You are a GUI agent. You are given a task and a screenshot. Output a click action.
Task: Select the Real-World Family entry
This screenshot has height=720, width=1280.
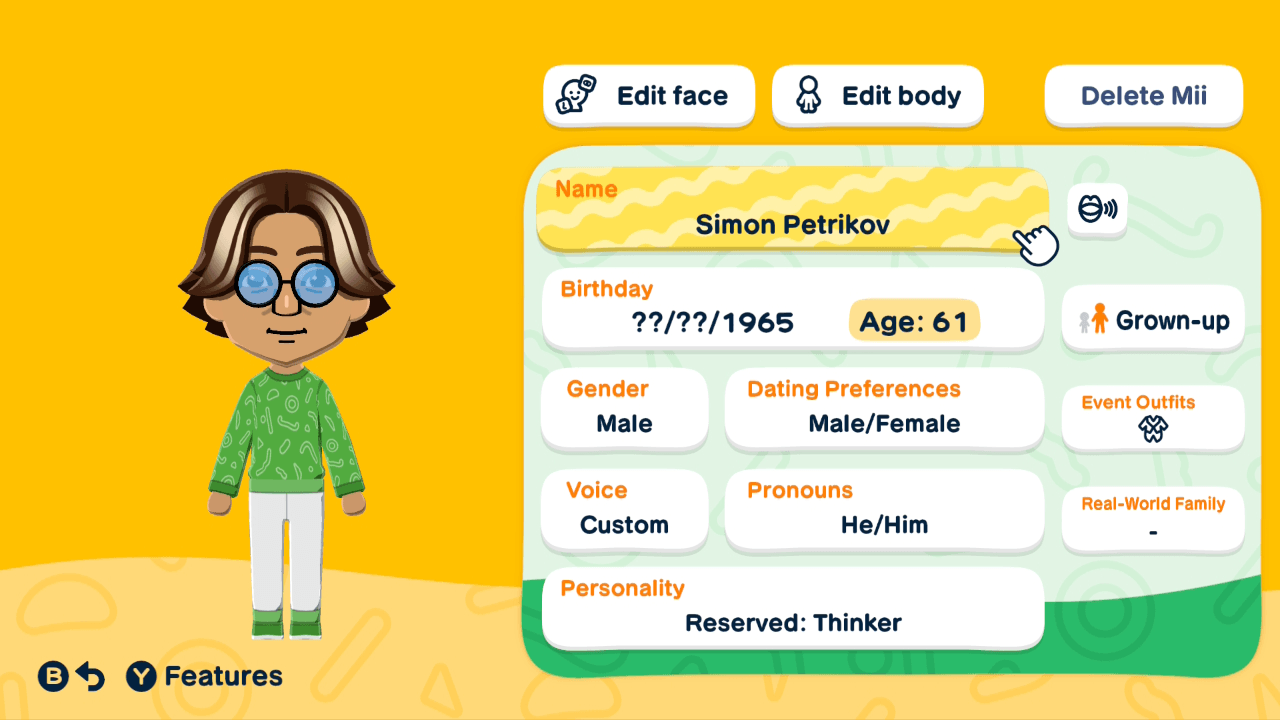point(1152,519)
